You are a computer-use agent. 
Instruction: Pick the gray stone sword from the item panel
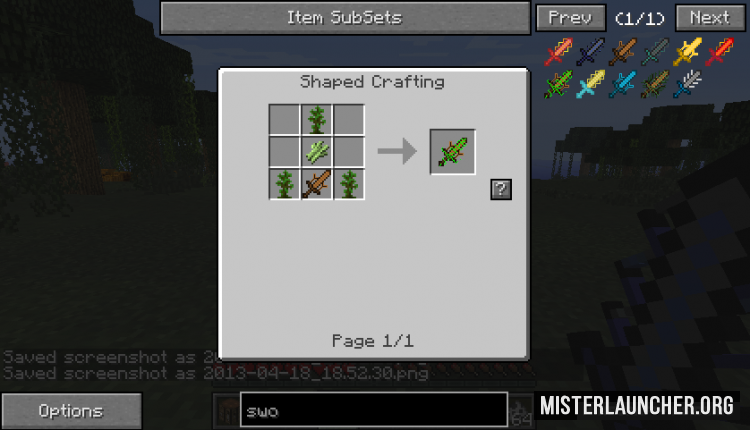655,52
